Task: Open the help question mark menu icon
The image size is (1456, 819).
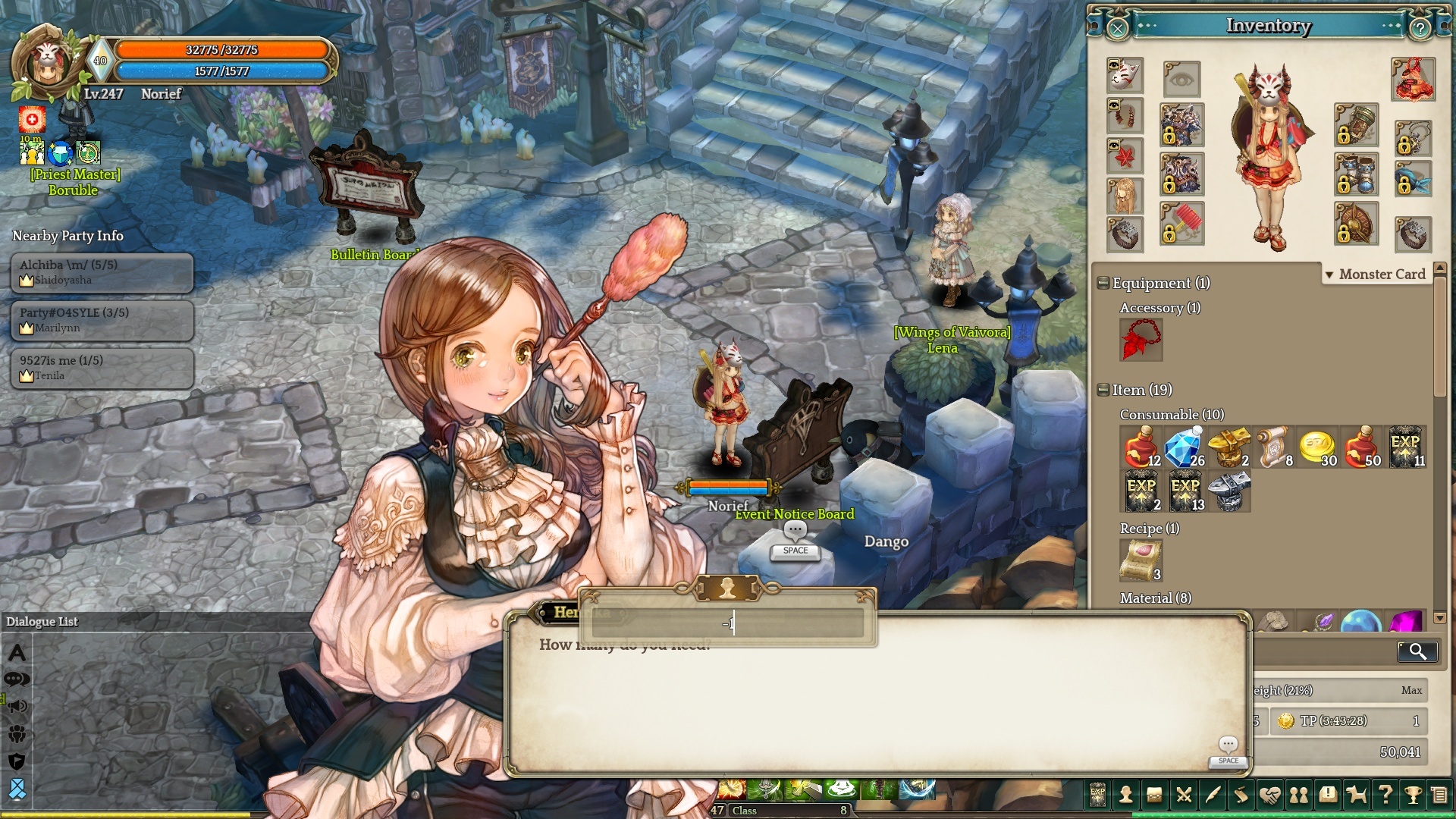Action: click(1385, 795)
